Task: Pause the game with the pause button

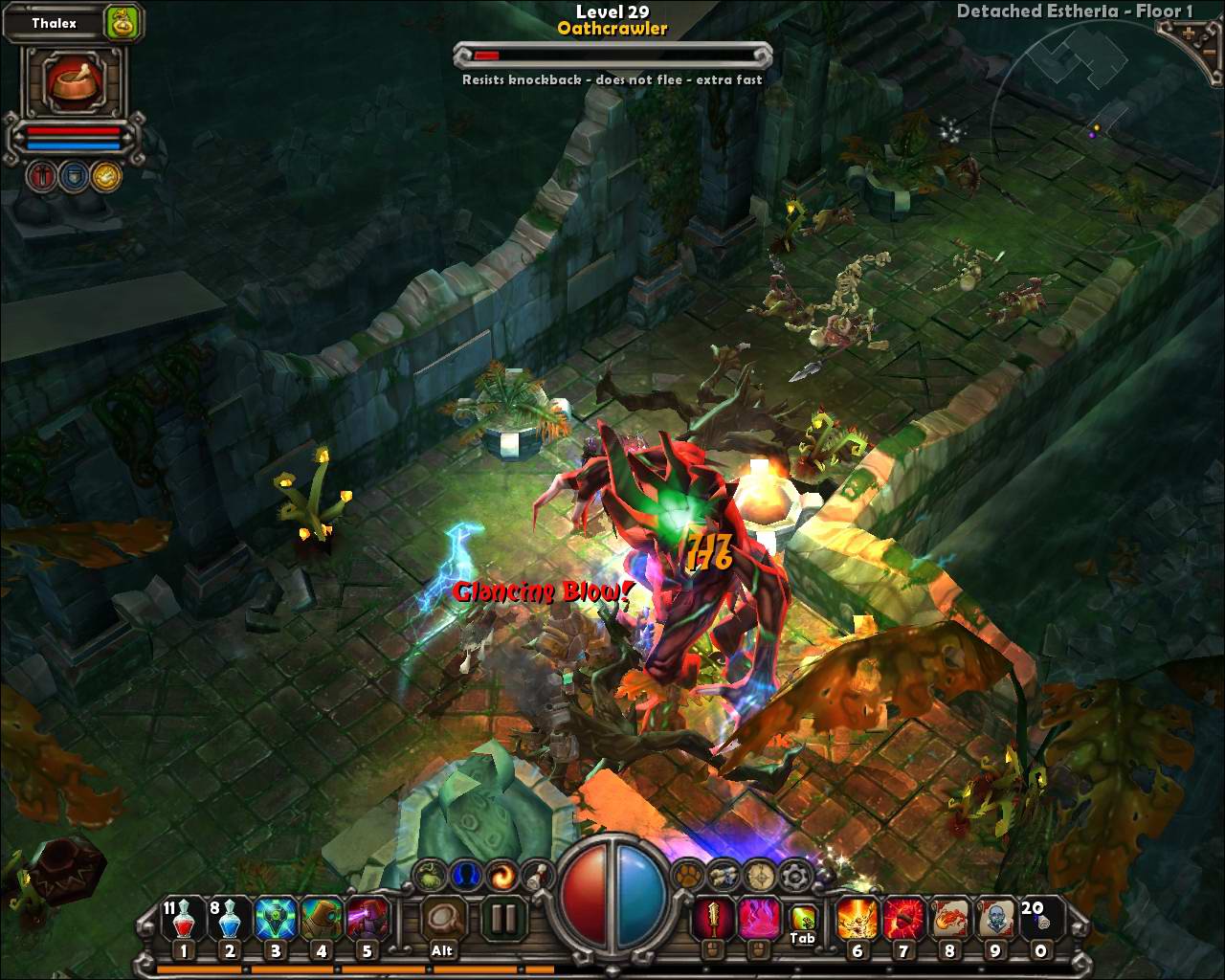Action: (501, 920)
